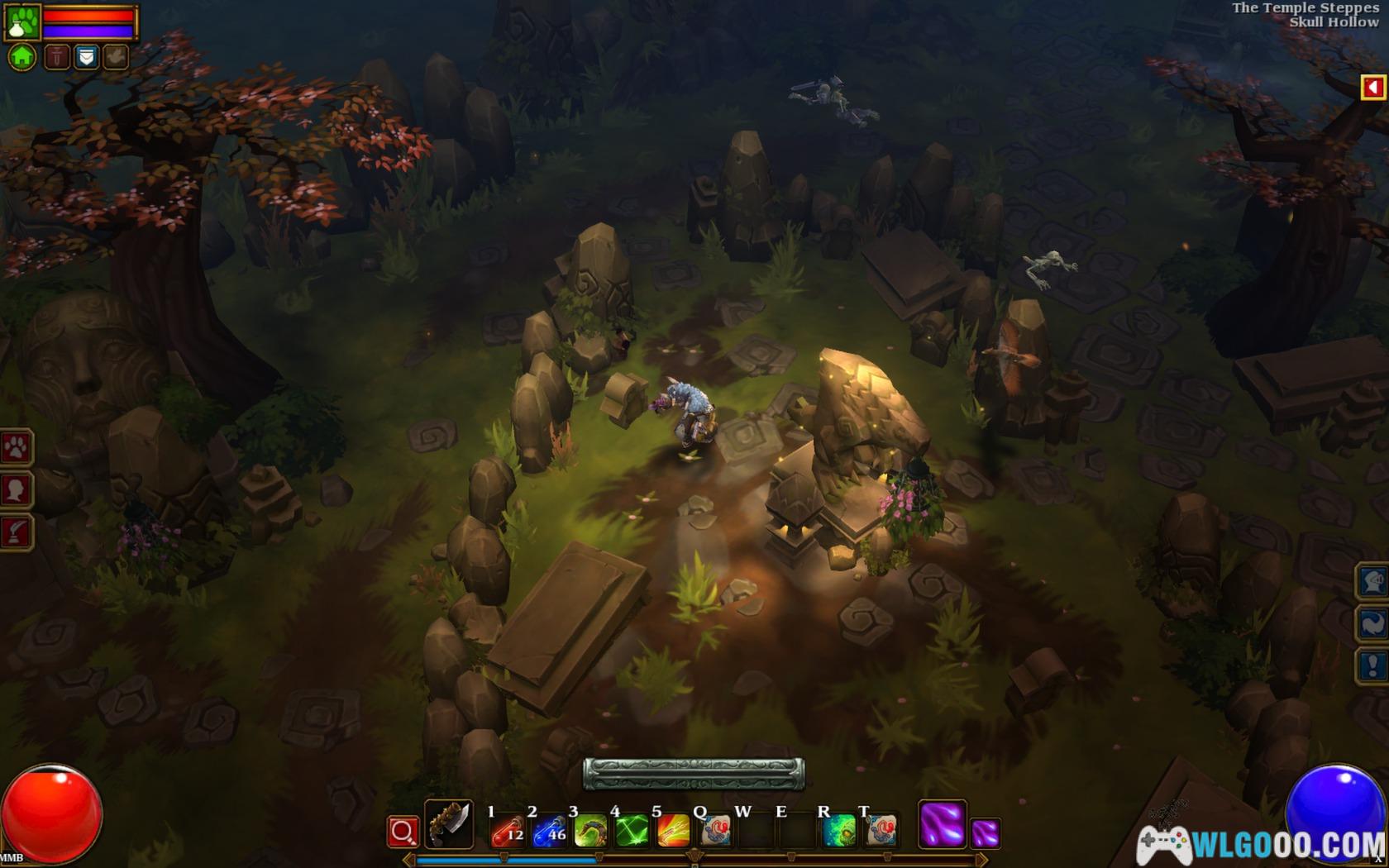This screenshot has height=868, width=1389.
Task: Select the dove bird icon button
Action: [x=116, y=57]
